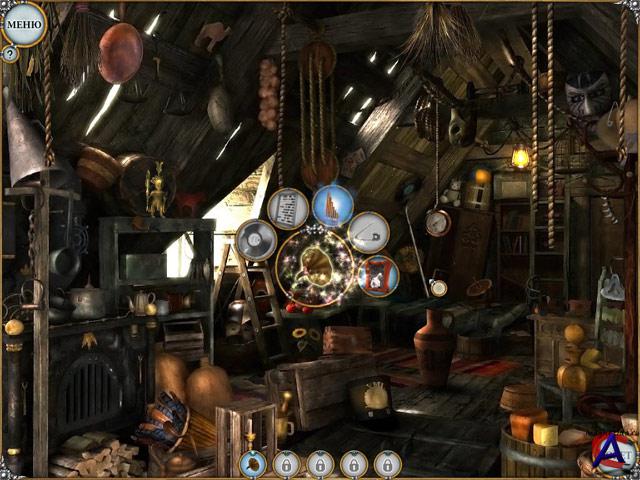Open the МЕНЮ button
Screen dimensions: 640x480
pos(24,23)
